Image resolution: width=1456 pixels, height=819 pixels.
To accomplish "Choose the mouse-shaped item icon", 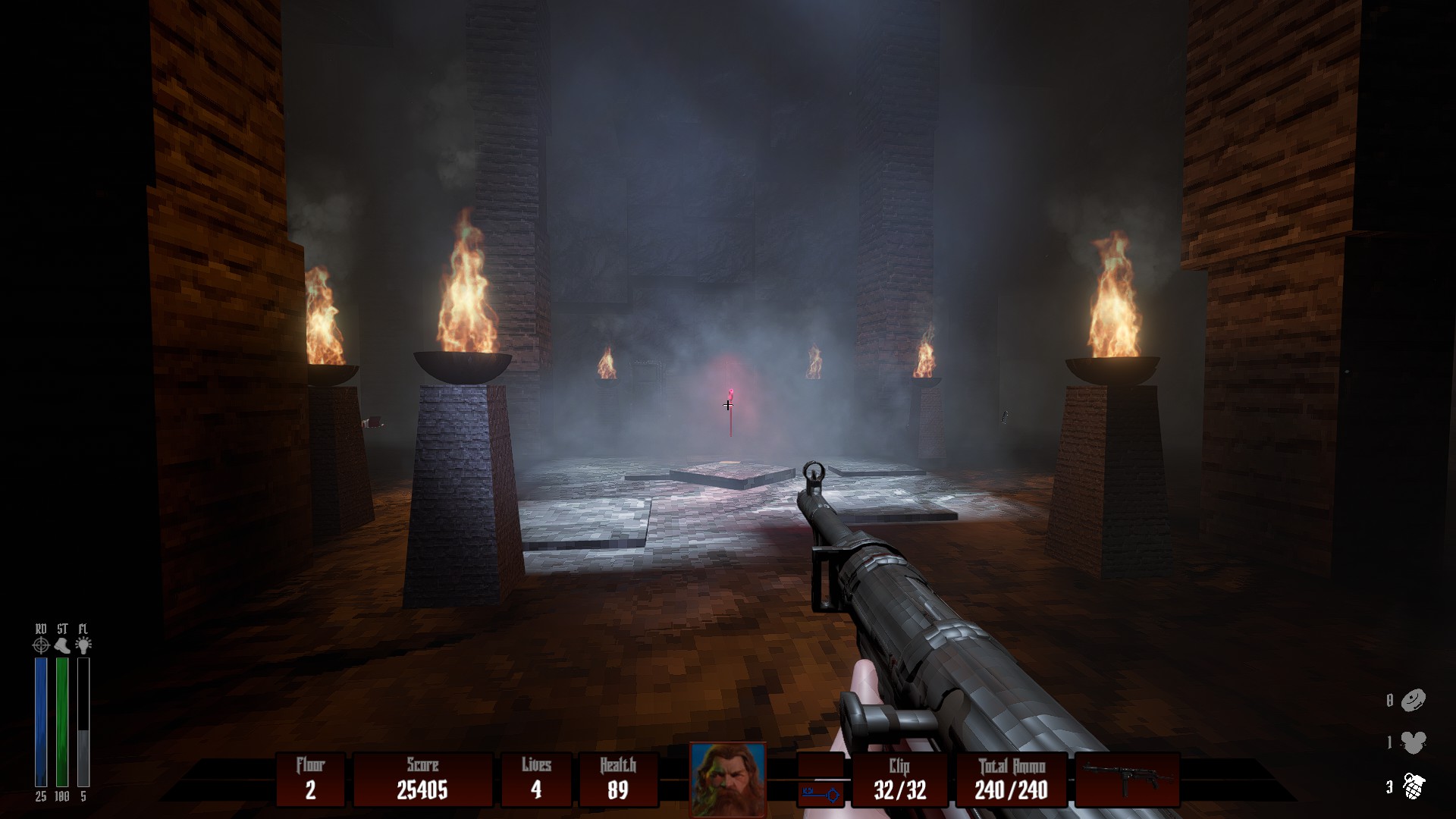I will pyautogui.click(x=1414, y=742).
